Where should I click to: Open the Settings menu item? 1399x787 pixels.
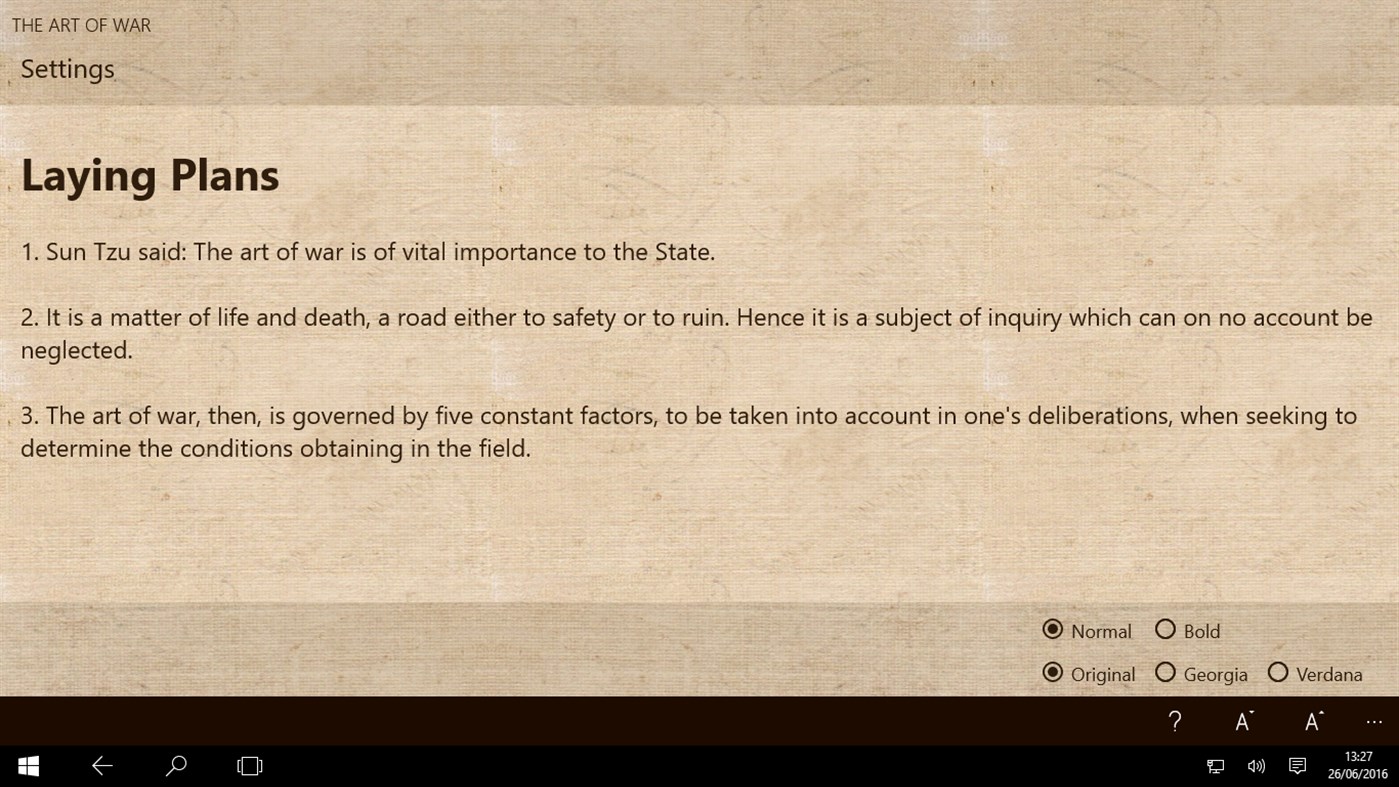(x=67, y=68)
